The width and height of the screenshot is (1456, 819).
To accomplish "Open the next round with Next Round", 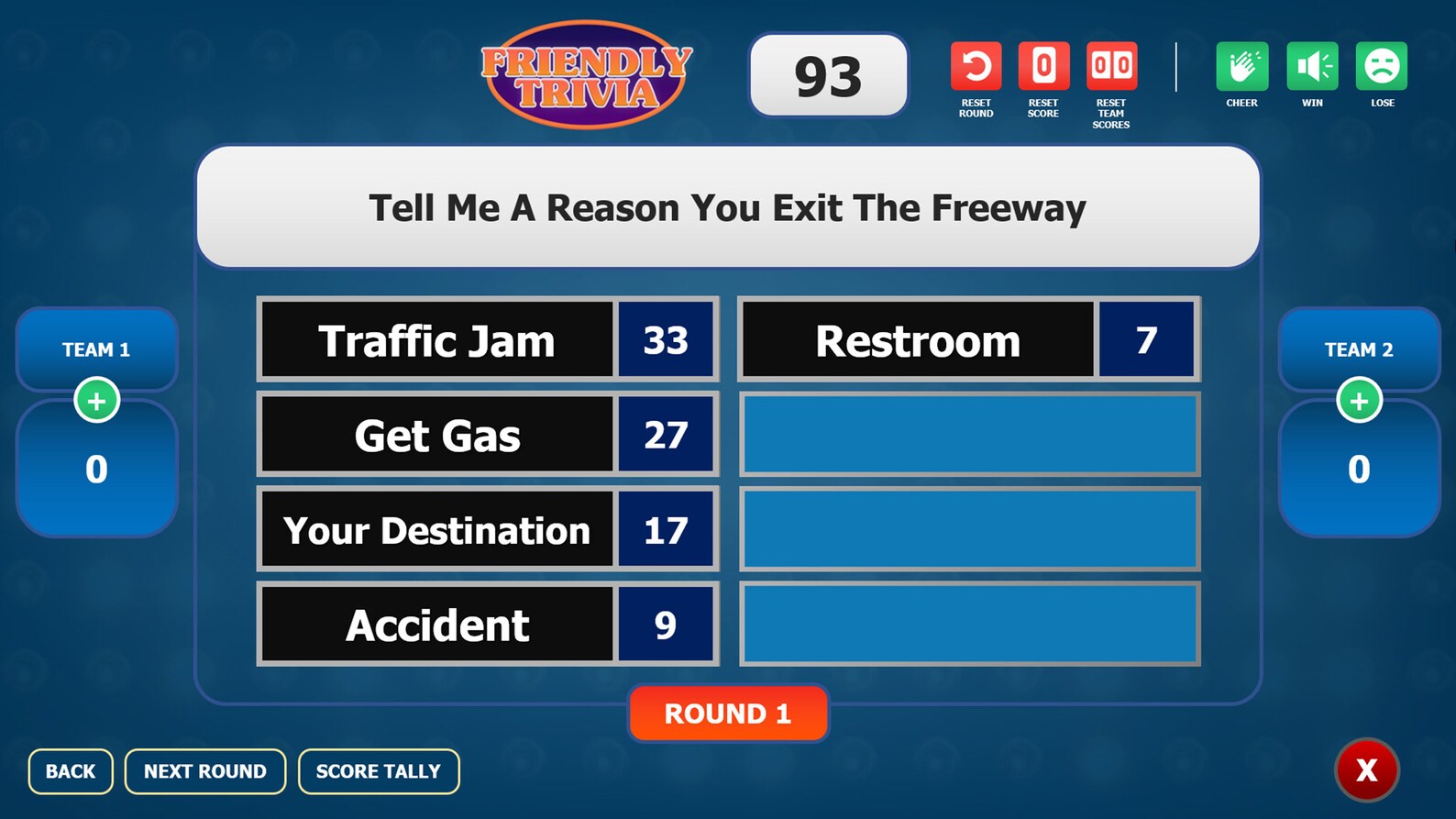I will coord(204,771).
